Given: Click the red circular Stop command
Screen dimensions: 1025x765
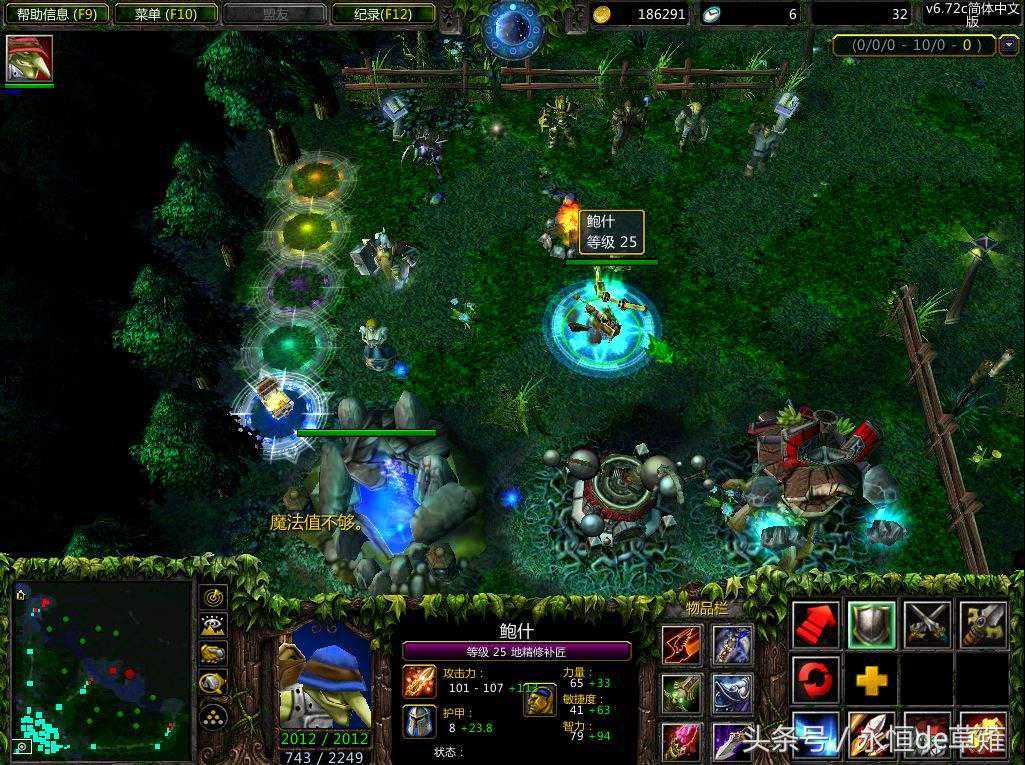Looking at the screenshot, I should (816, 680).
